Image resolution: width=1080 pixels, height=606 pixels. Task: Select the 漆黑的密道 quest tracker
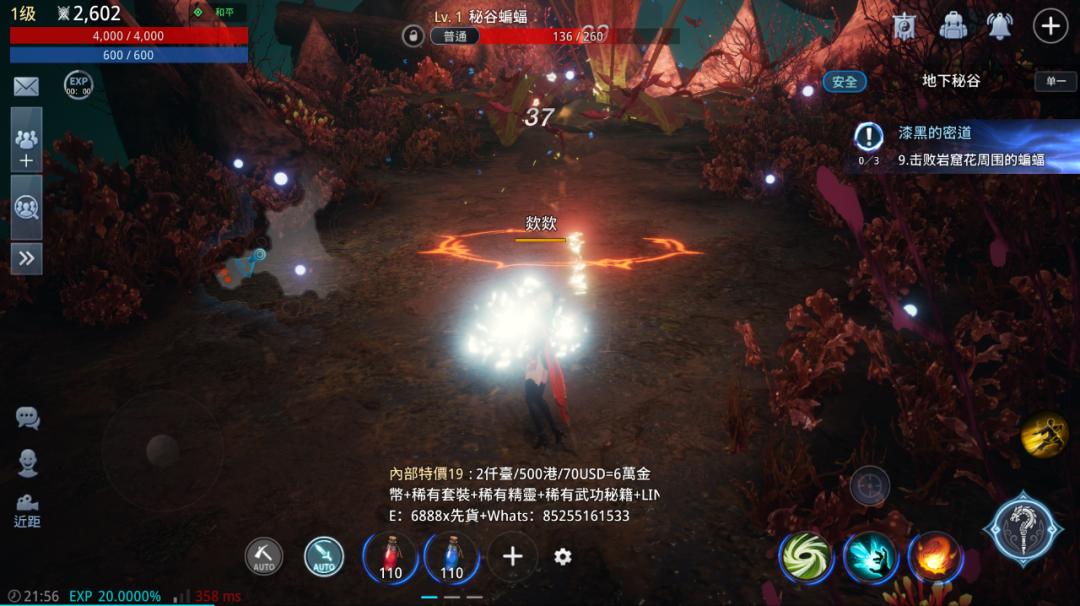point(960,146)
